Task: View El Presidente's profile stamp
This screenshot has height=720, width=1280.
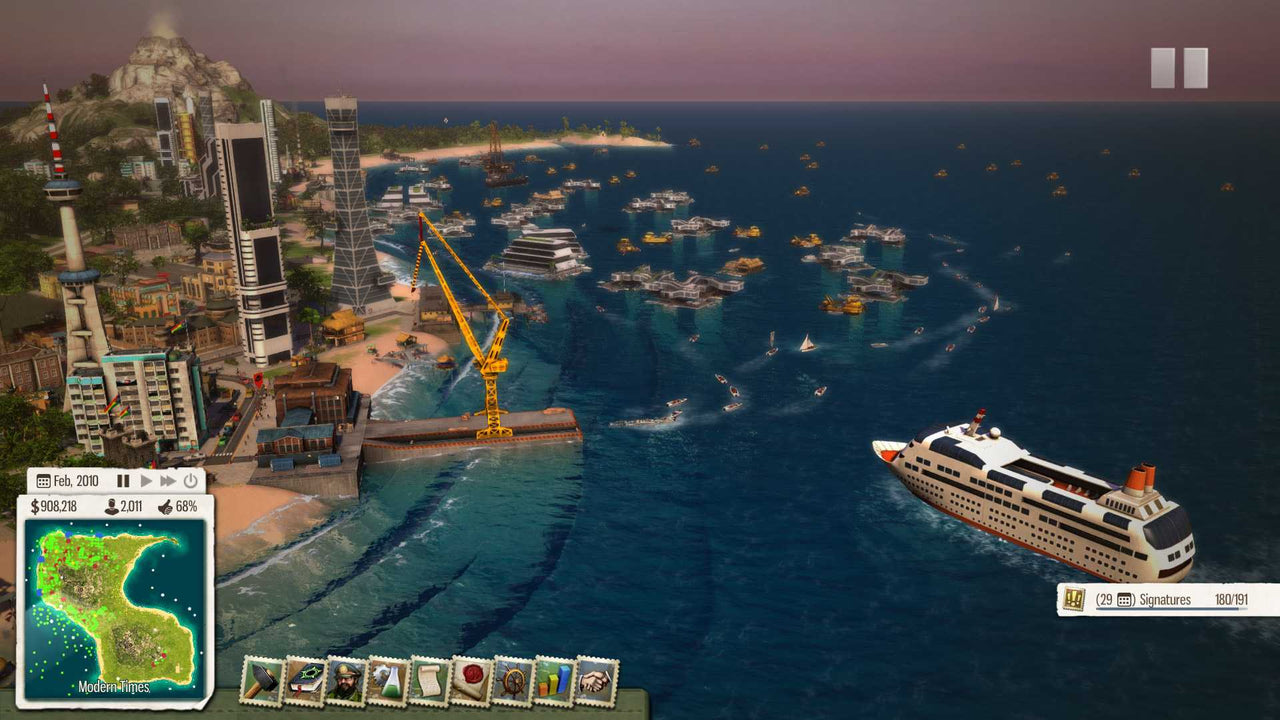Action: coord(347,680)
